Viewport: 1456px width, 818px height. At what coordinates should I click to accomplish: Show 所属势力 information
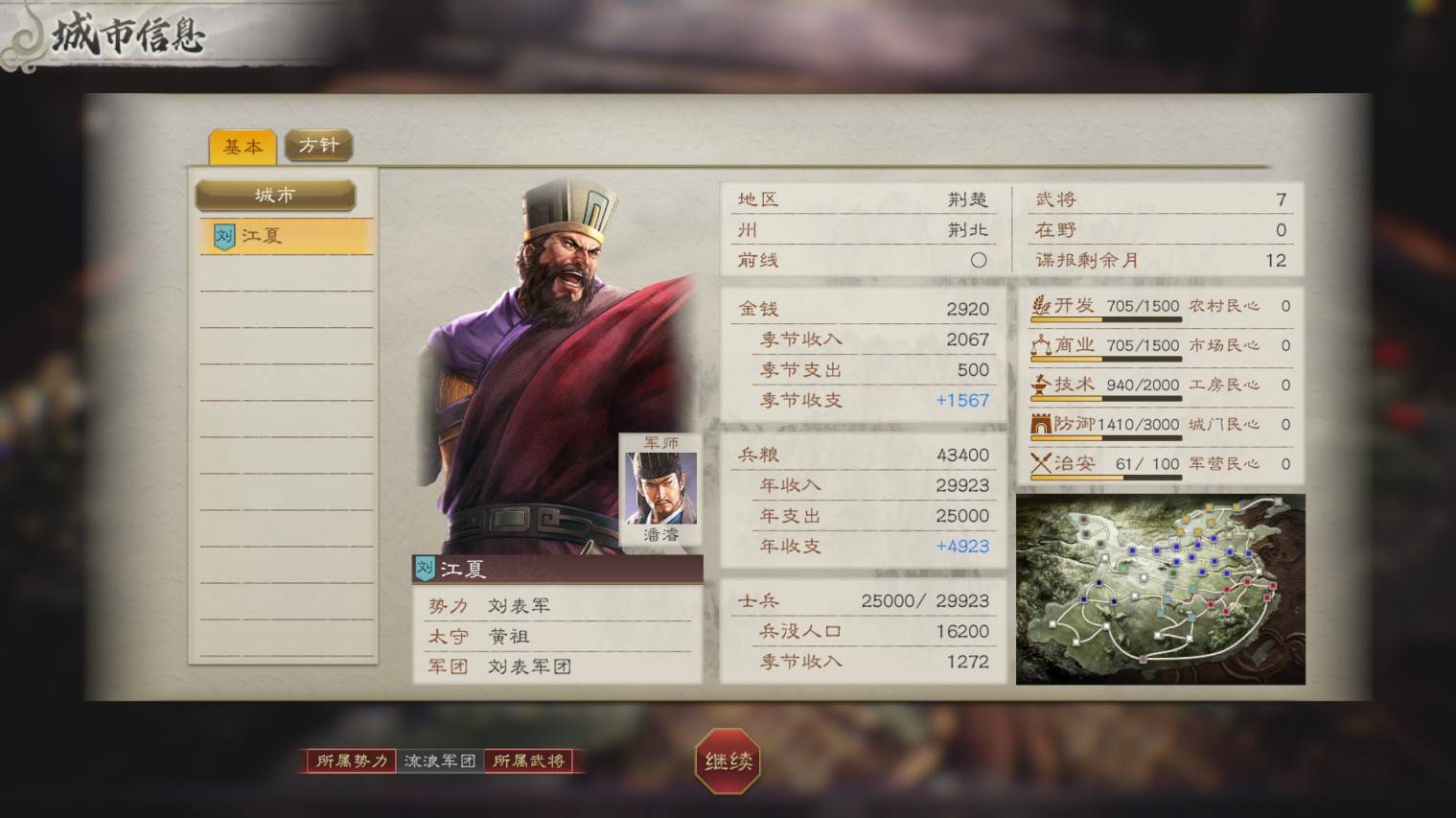[x=352, y=761]
